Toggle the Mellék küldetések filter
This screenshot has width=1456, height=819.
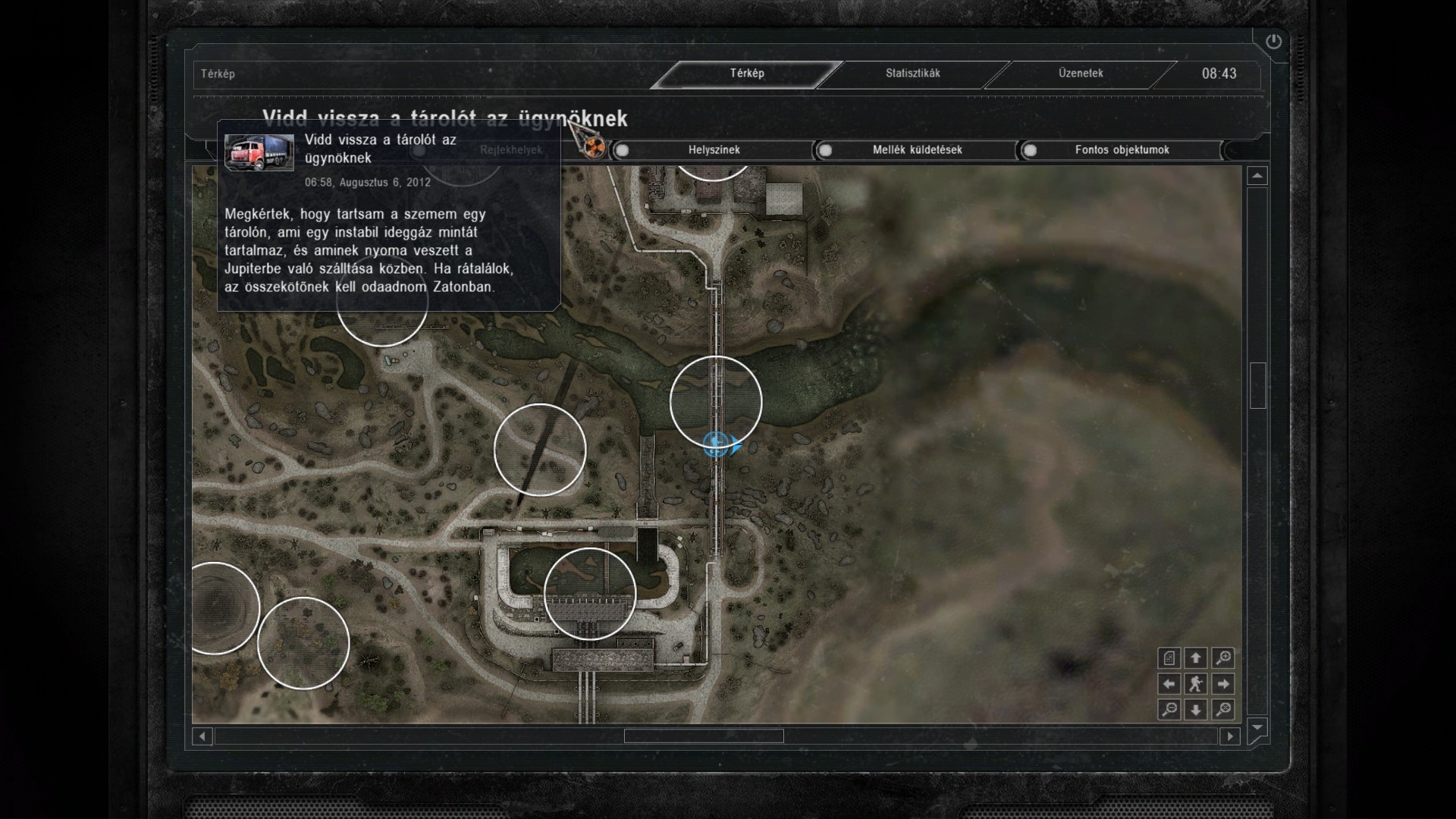[916, 150]
